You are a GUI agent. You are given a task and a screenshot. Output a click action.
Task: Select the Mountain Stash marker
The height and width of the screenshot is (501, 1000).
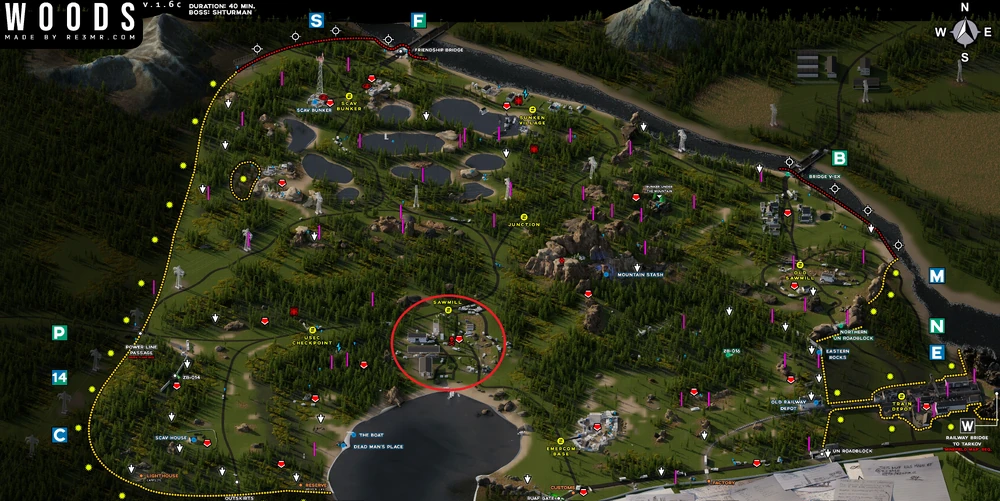[x=607, y=273]
